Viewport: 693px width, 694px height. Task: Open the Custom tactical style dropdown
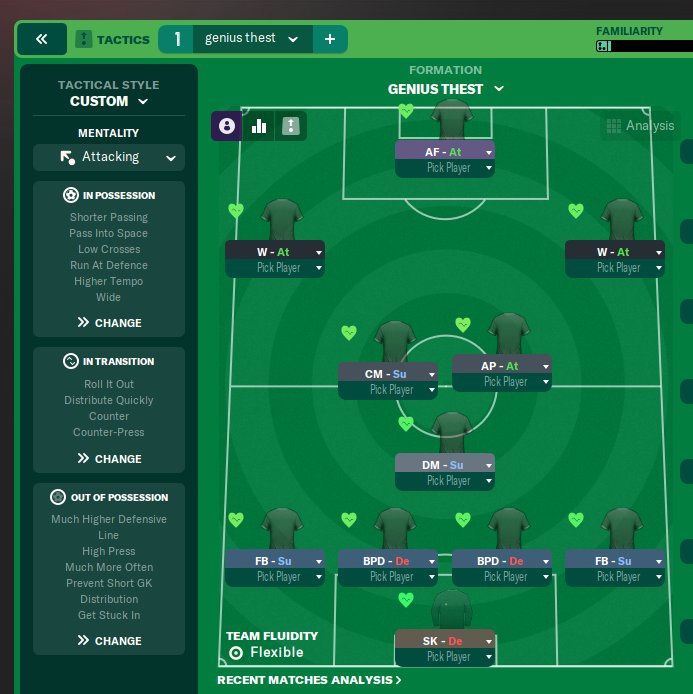108,101
